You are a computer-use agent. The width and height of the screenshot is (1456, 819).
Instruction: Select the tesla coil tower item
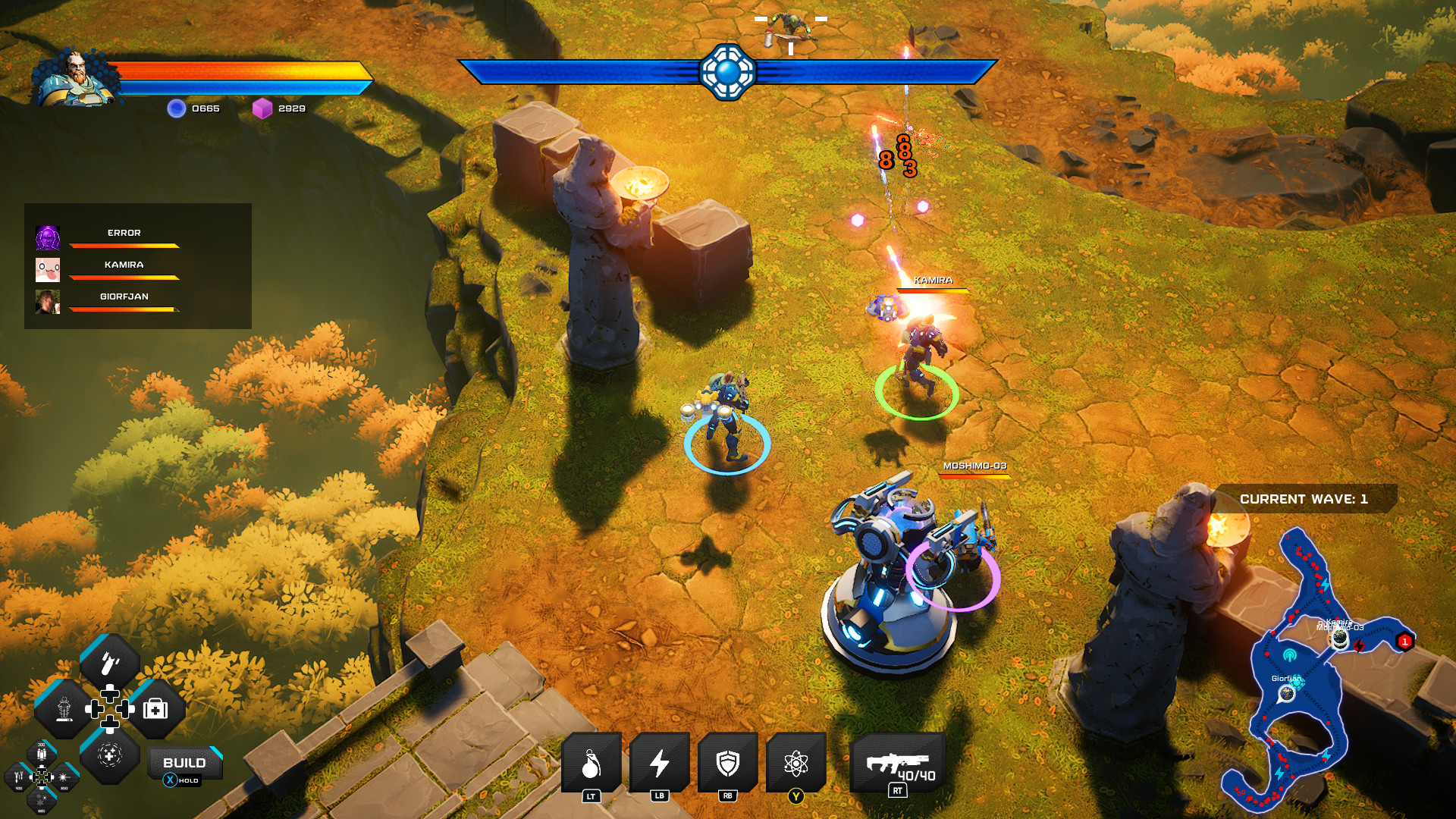[x=64, y=710]
